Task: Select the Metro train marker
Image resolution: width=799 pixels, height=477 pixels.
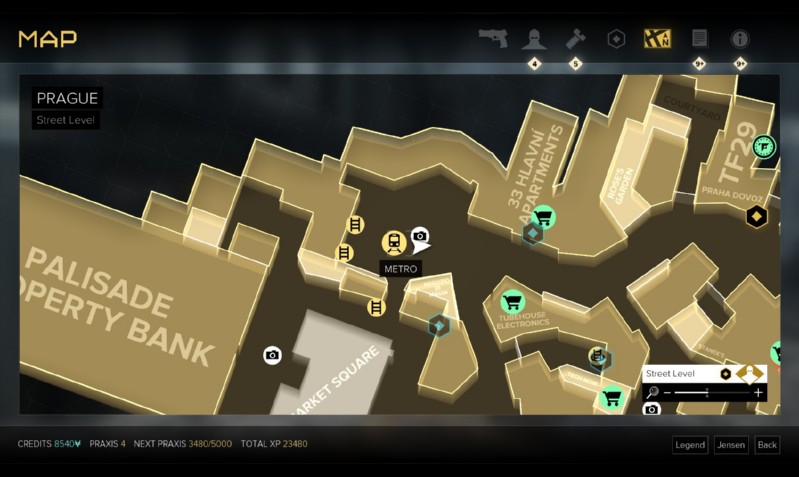Action: tap(393, 242)
